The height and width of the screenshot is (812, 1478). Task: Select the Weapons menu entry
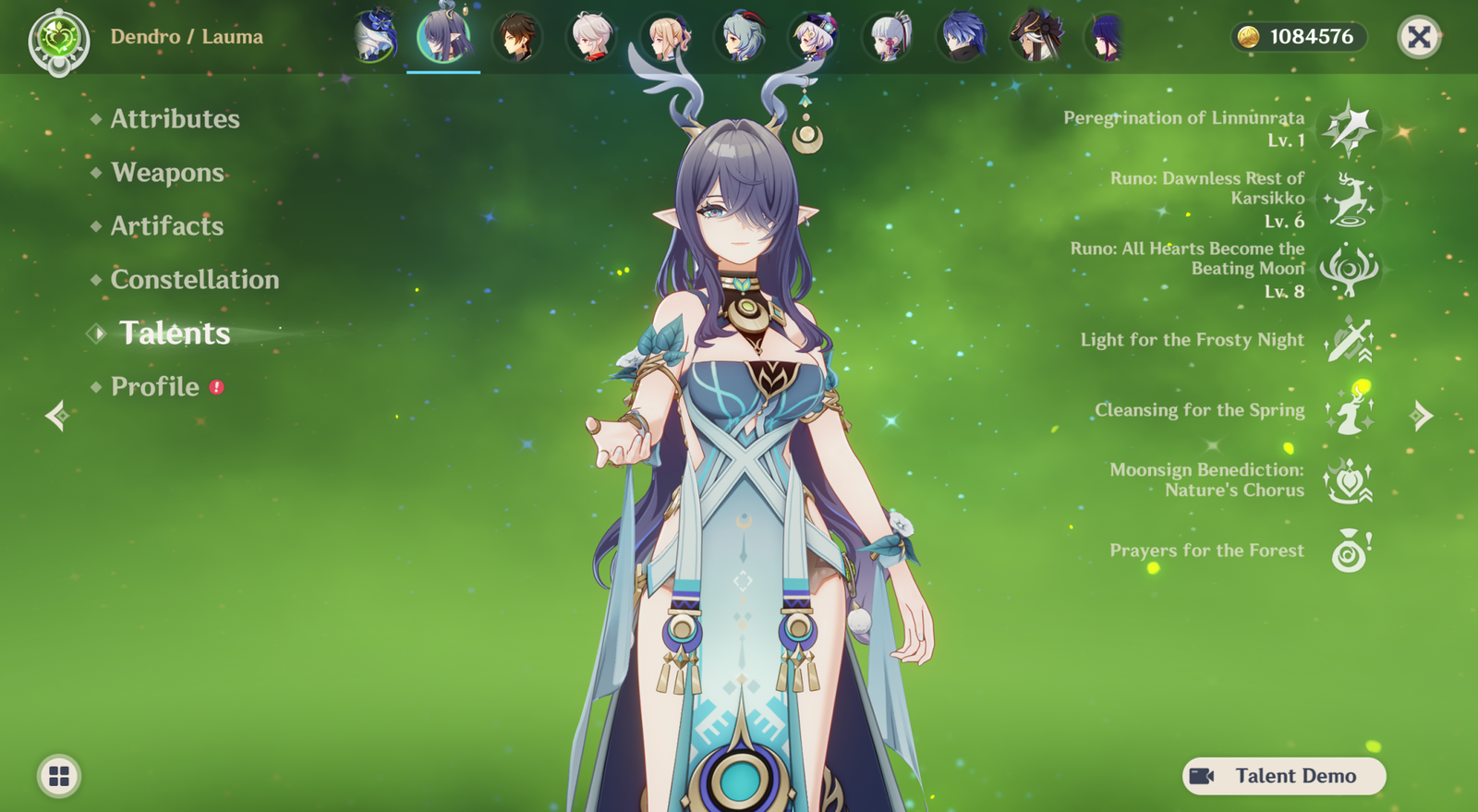coord(167,173)
